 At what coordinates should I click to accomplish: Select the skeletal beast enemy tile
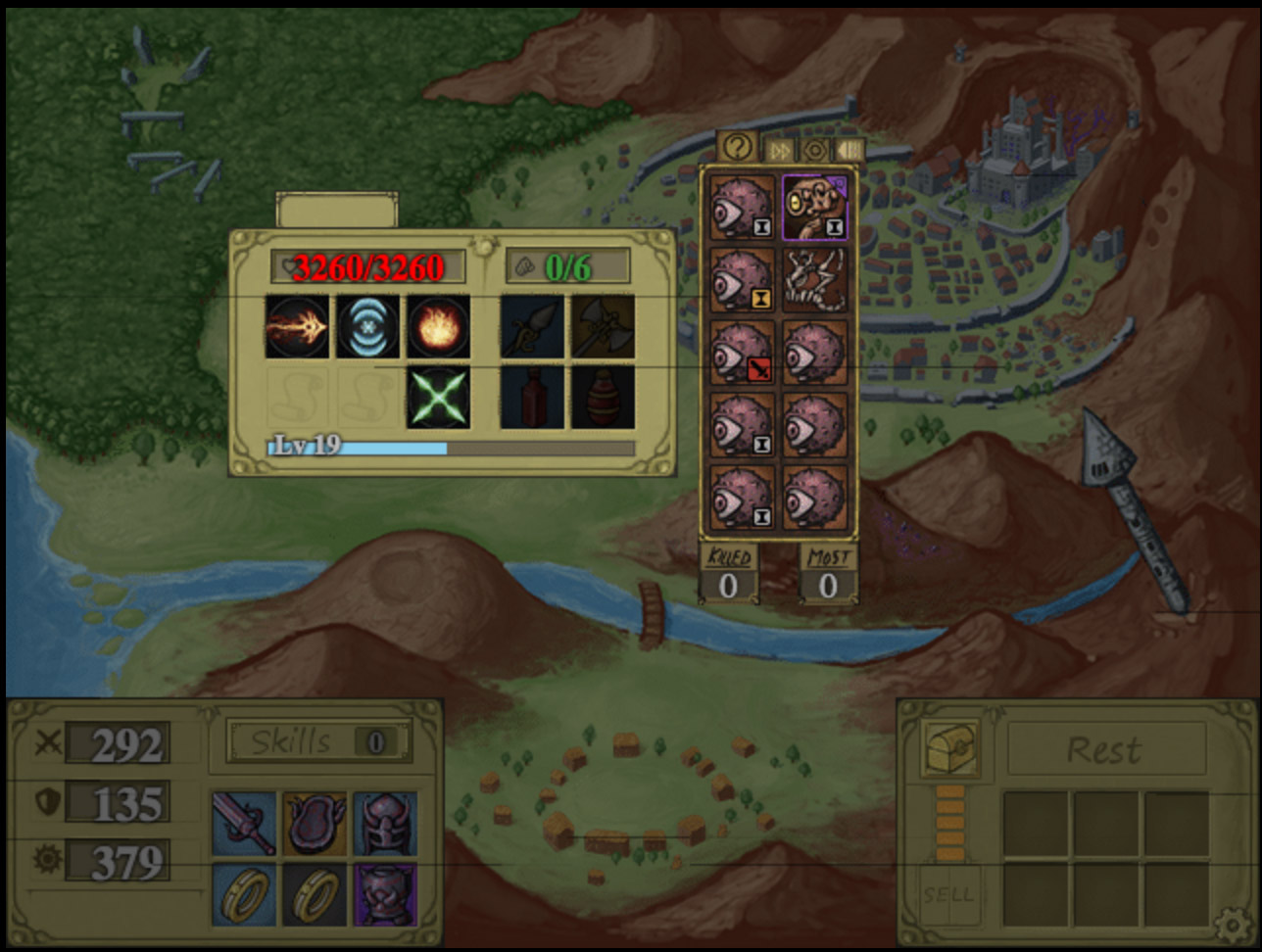[x=815, y=280]
